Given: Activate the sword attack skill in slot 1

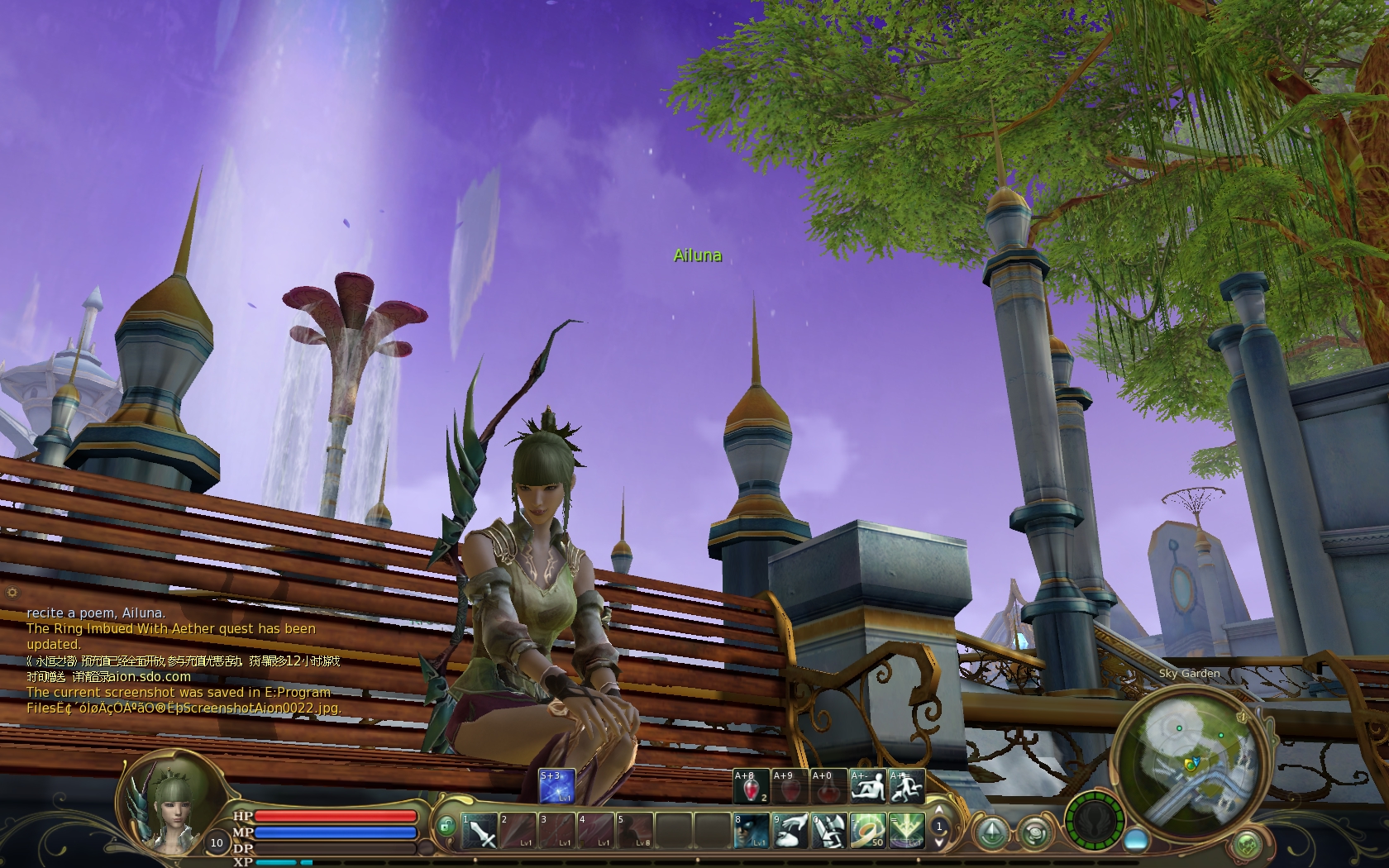Looking at the screenshot, I should click(480, 831).
